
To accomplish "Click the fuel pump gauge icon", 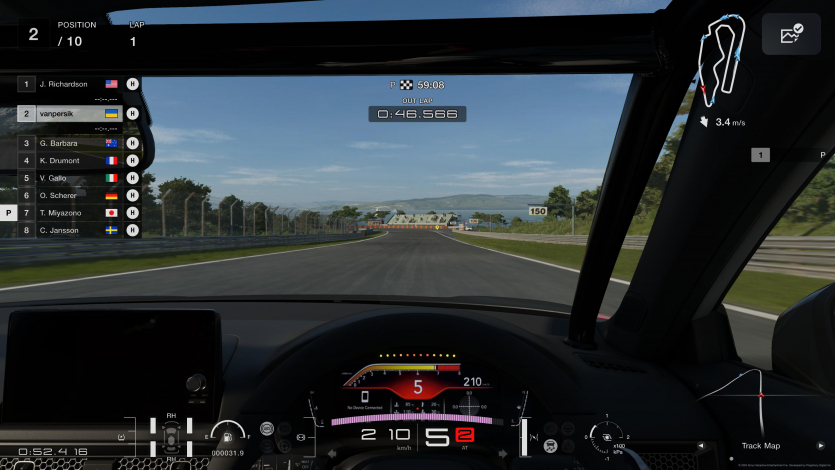I will point(228,435).
